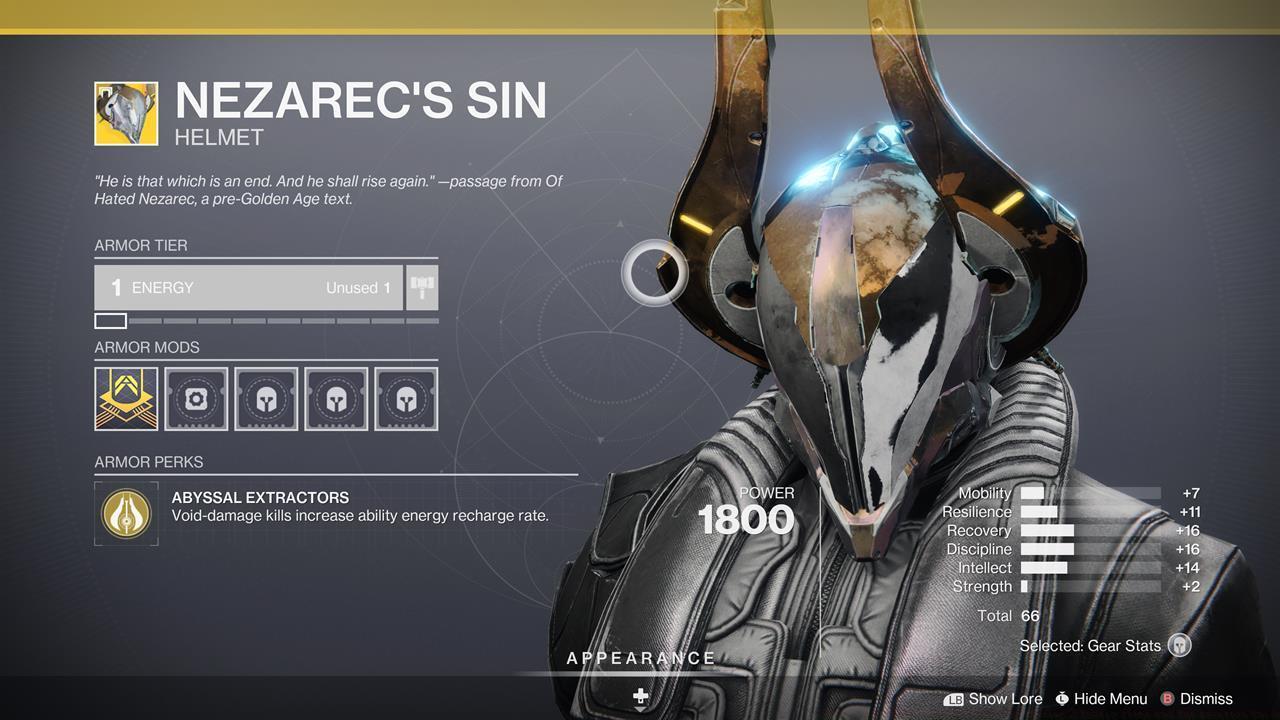The image size is (1280, 720).
Task: Switch to the Appearance tab
Action: (x=640, y=658)
